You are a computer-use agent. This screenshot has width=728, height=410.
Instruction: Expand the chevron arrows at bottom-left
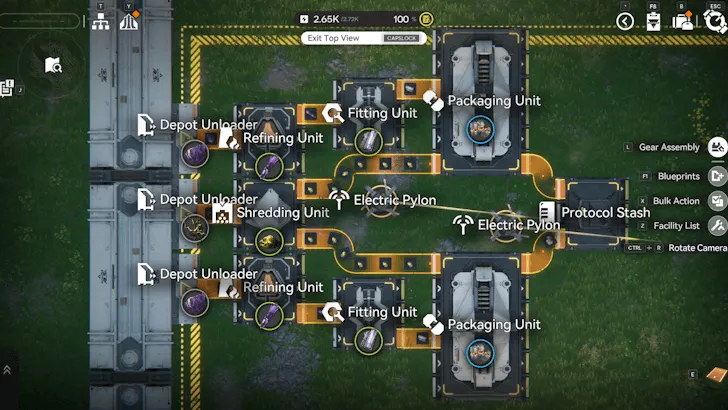pos(8,370)
